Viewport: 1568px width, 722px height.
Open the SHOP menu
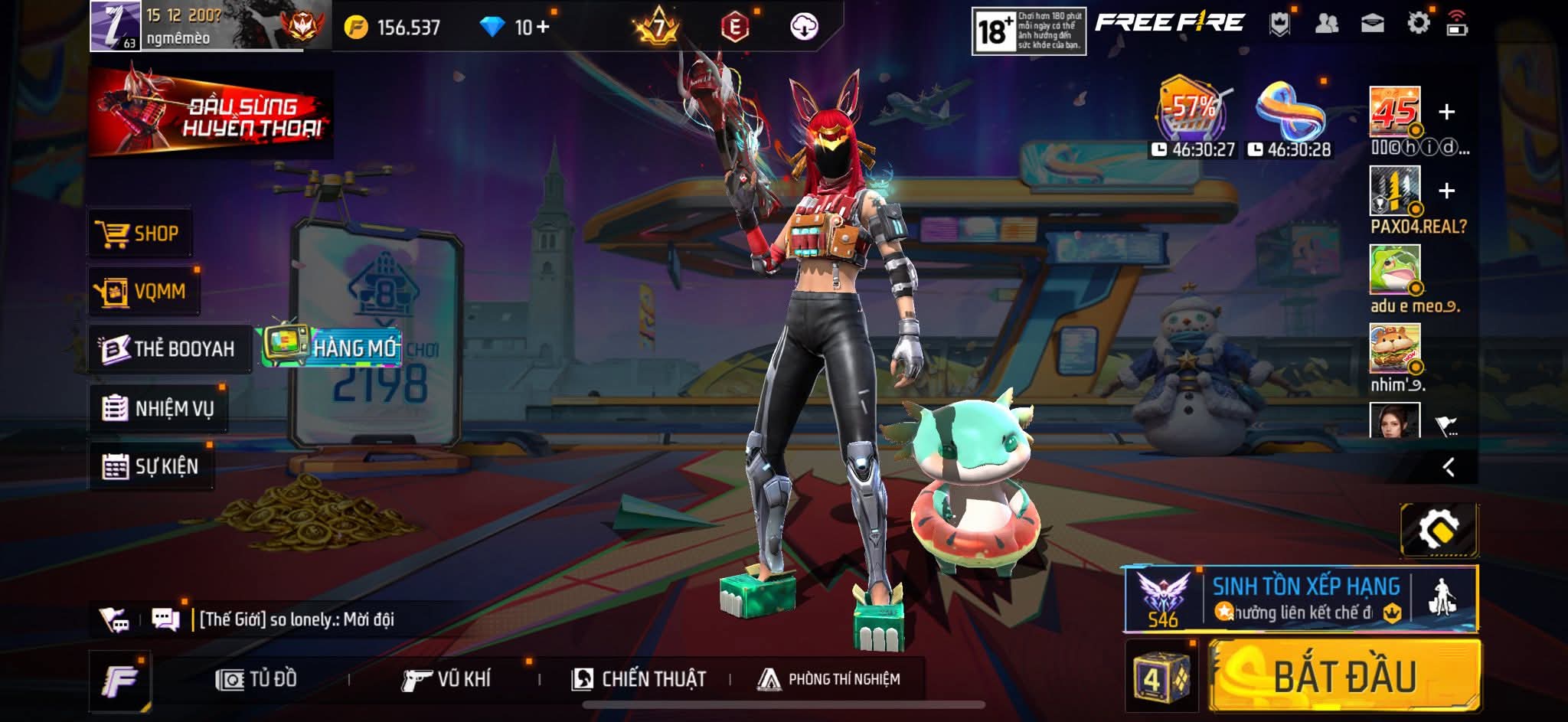point(139,233)
